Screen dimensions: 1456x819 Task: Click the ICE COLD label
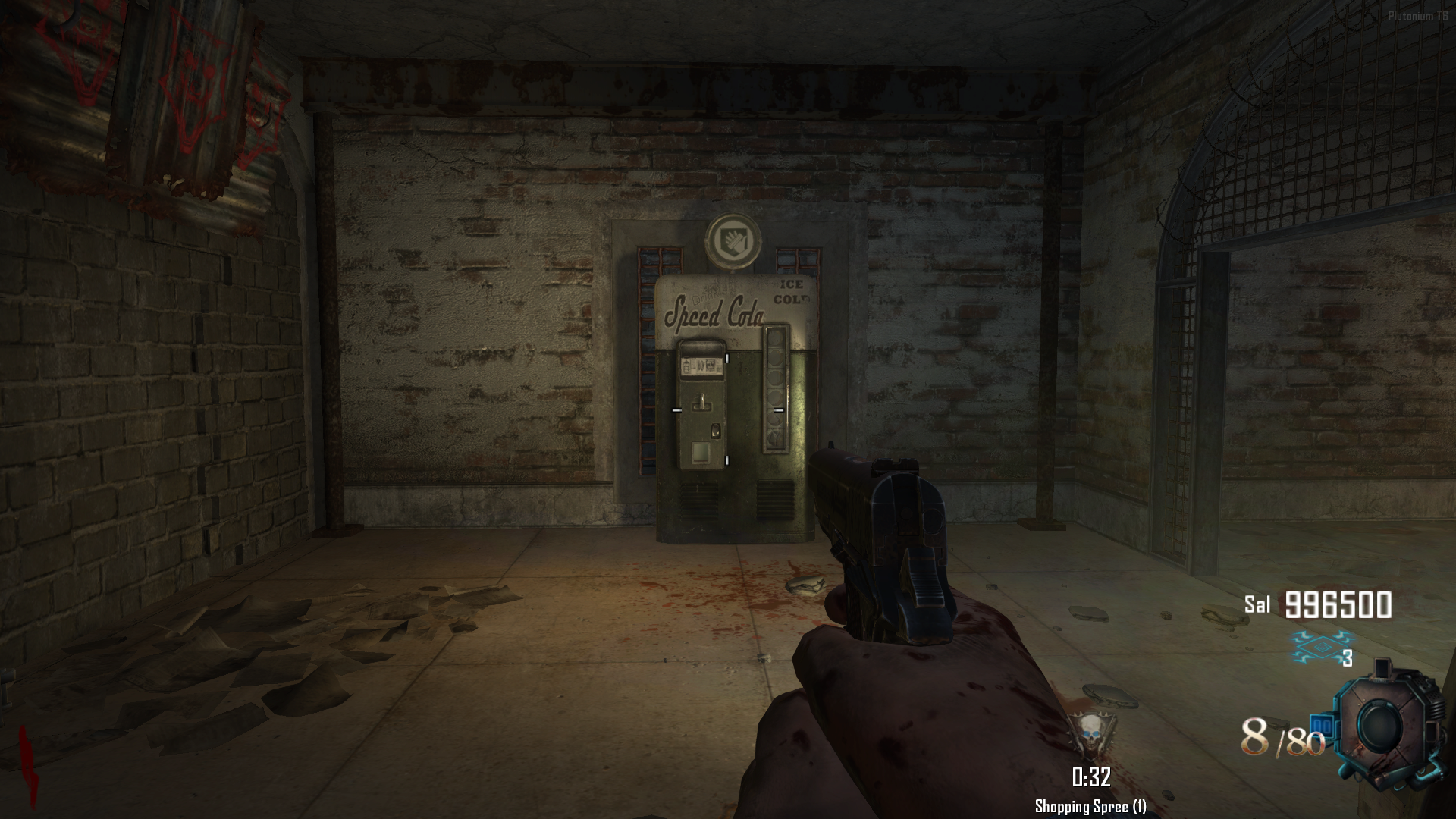tap(791, 291)
